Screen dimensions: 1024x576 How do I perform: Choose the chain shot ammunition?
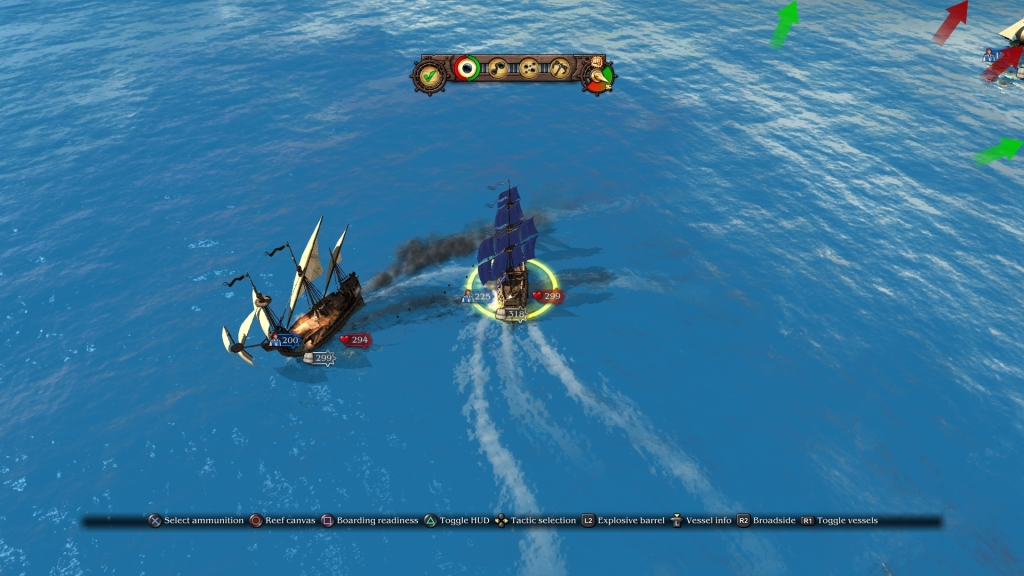click(x=497, y=68)
